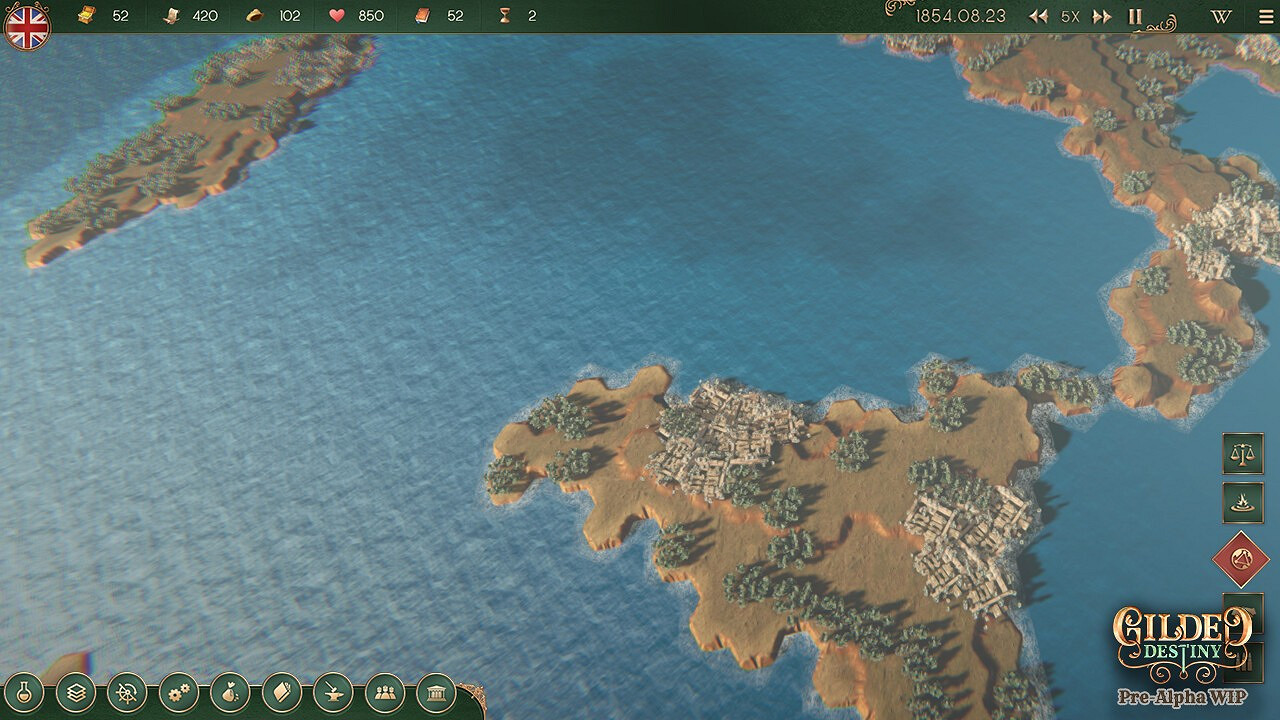1280x720 pixels.
Task: Open navigation panel via ship's wheel icon
Action: pos(126,690)
